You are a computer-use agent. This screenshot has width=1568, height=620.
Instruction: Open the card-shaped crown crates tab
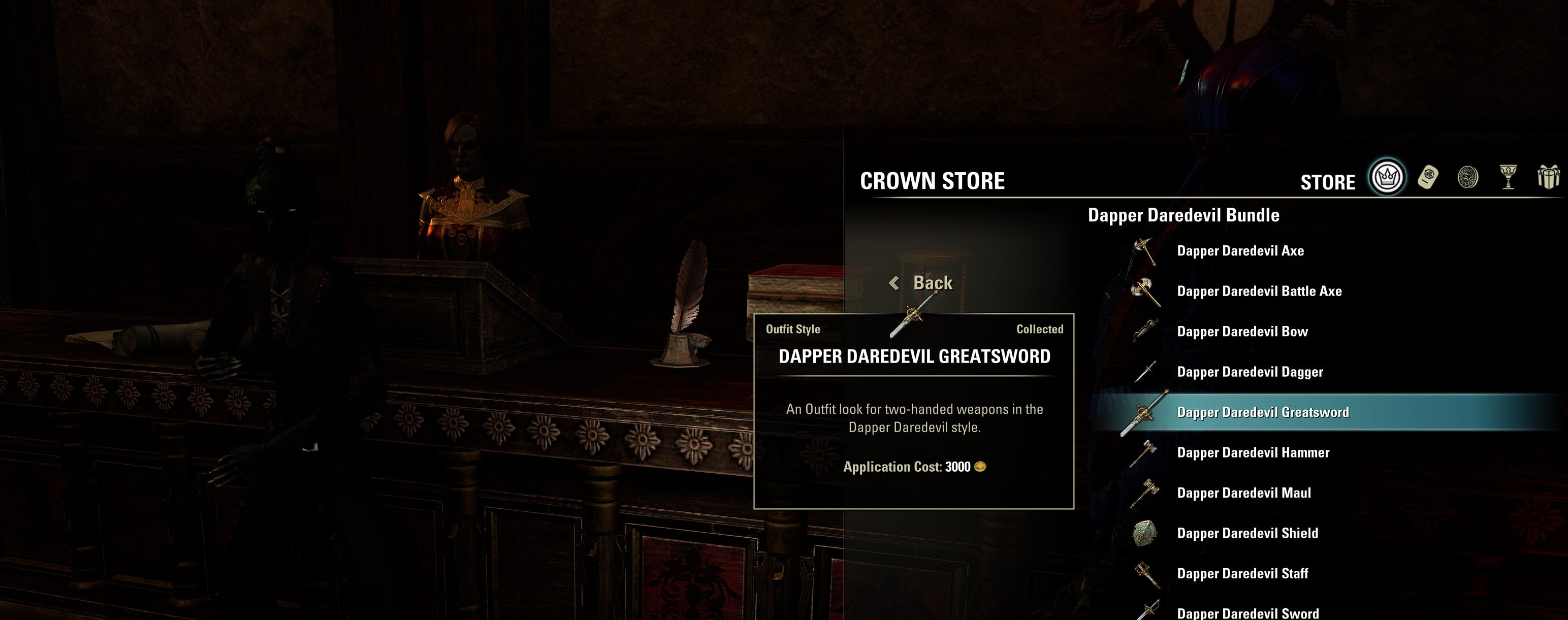click(1427, 177)
